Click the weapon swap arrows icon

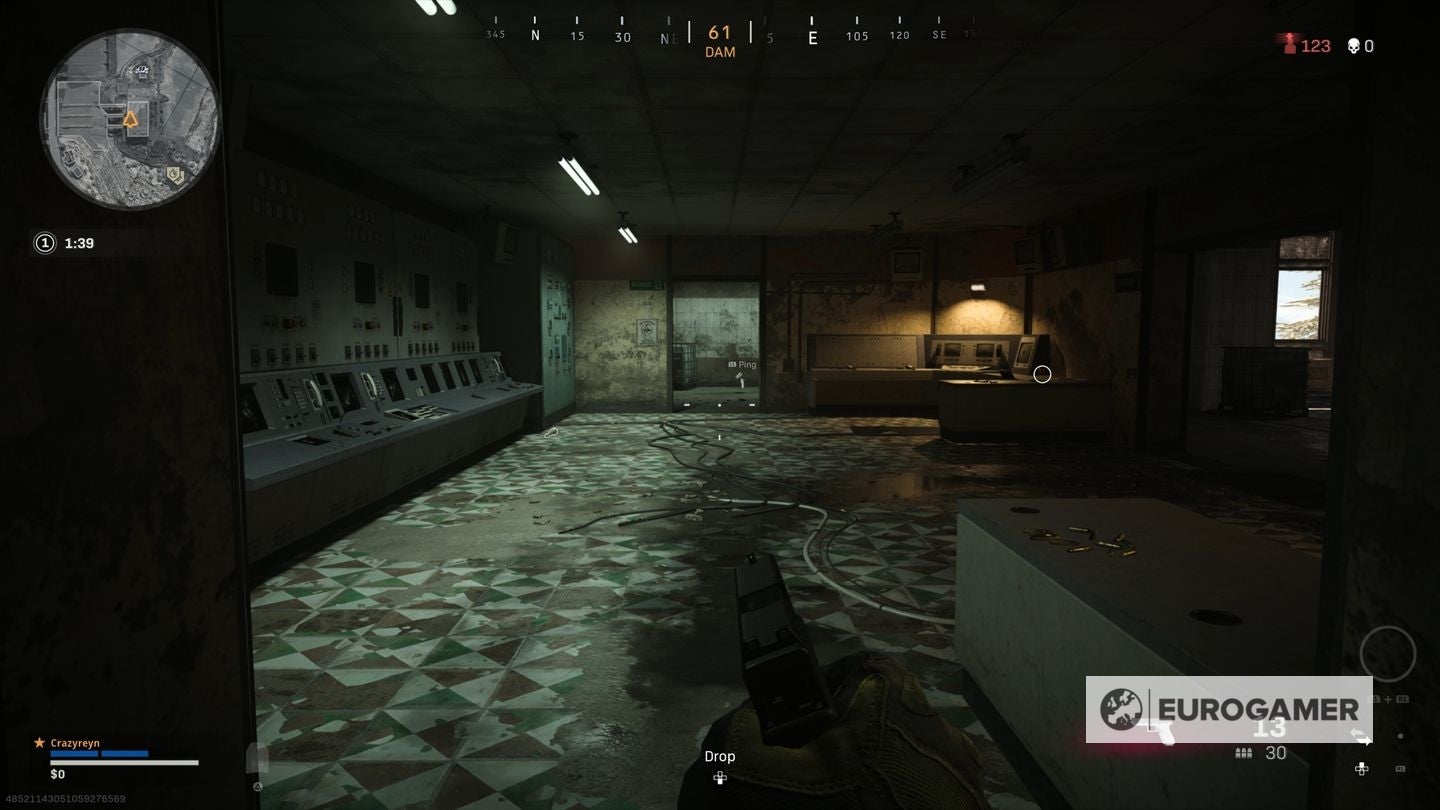point(1363,736)
